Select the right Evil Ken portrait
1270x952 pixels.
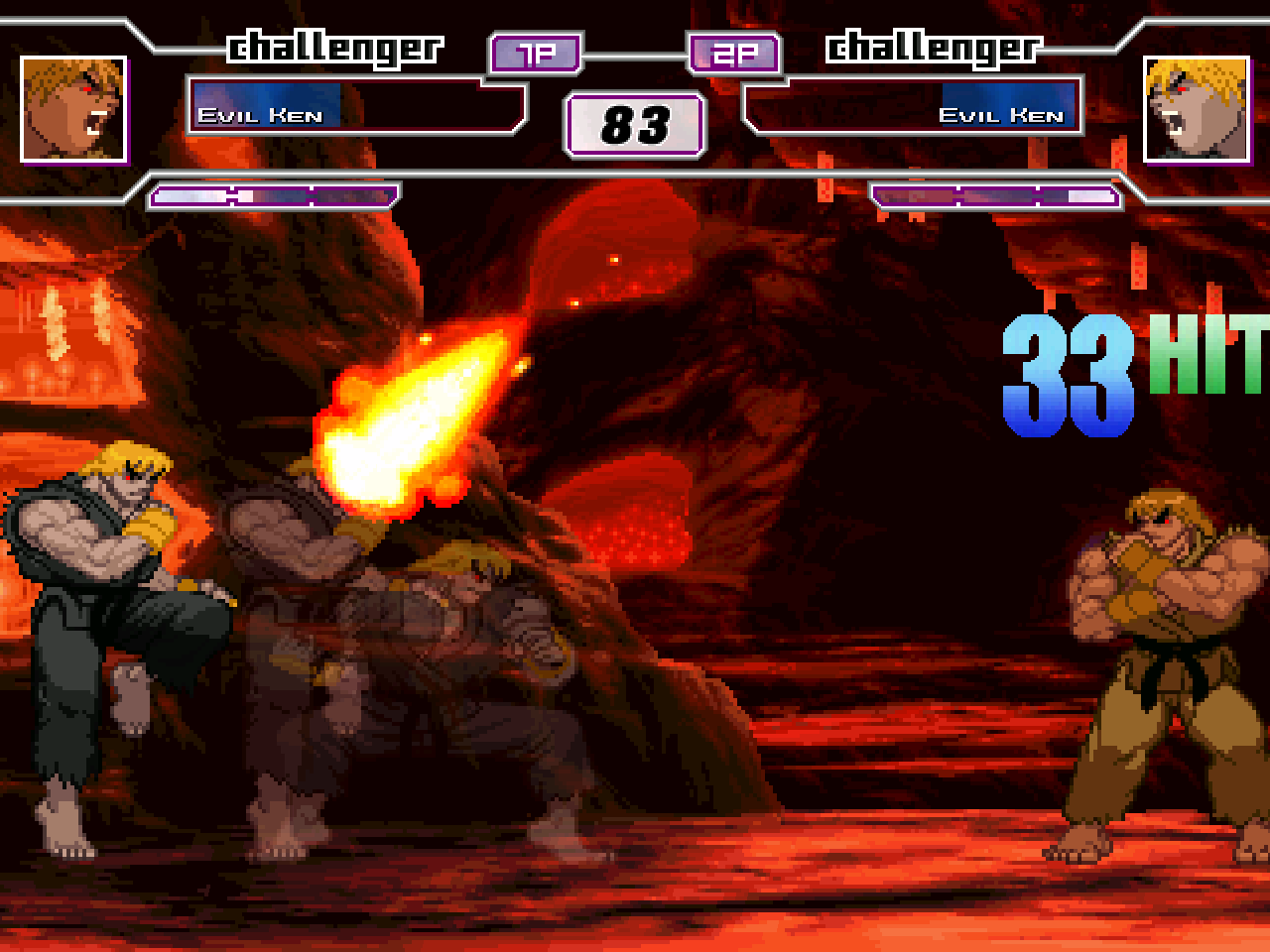(x=1196, y=109)
